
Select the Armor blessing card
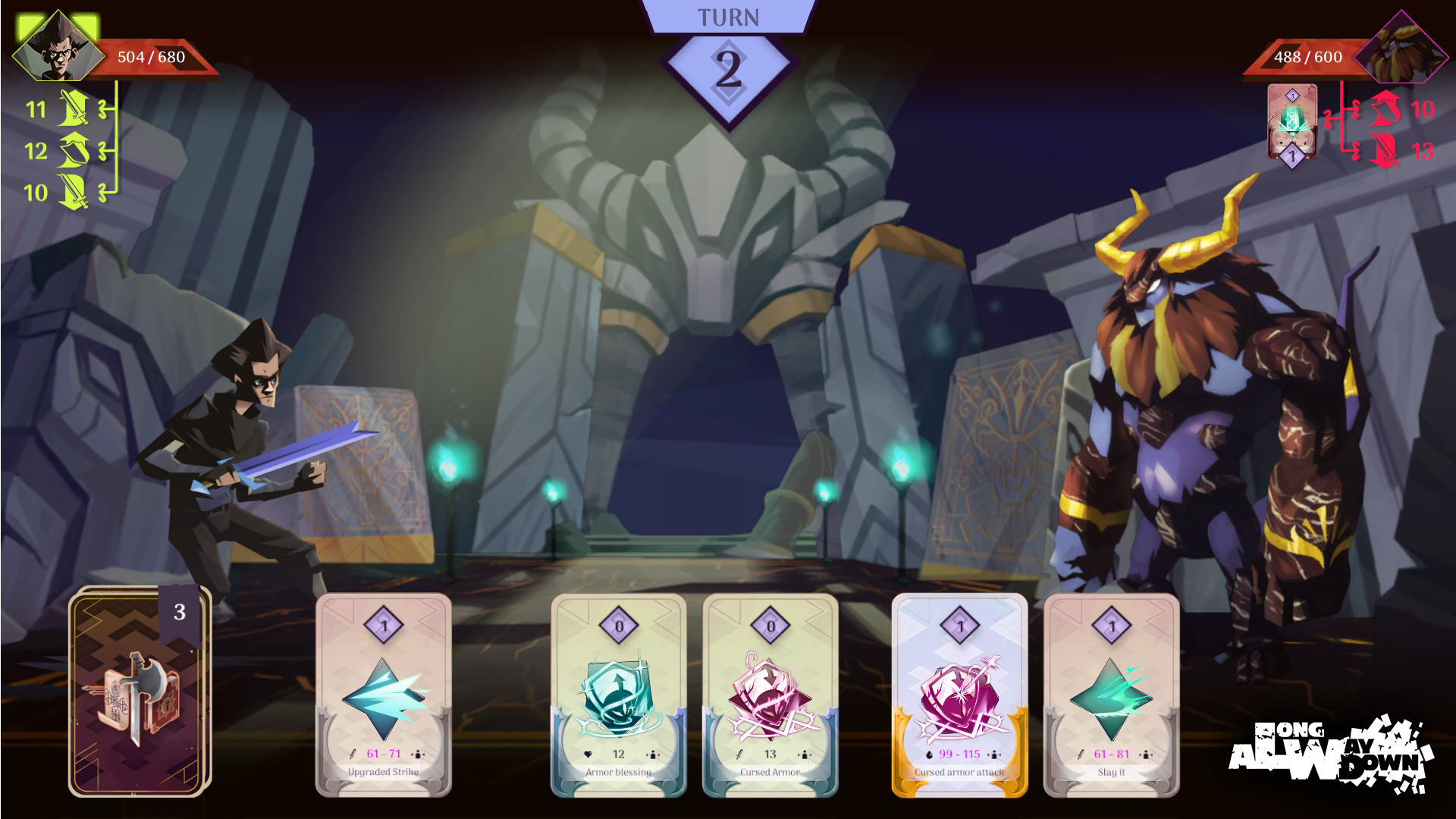click(619, 695)
